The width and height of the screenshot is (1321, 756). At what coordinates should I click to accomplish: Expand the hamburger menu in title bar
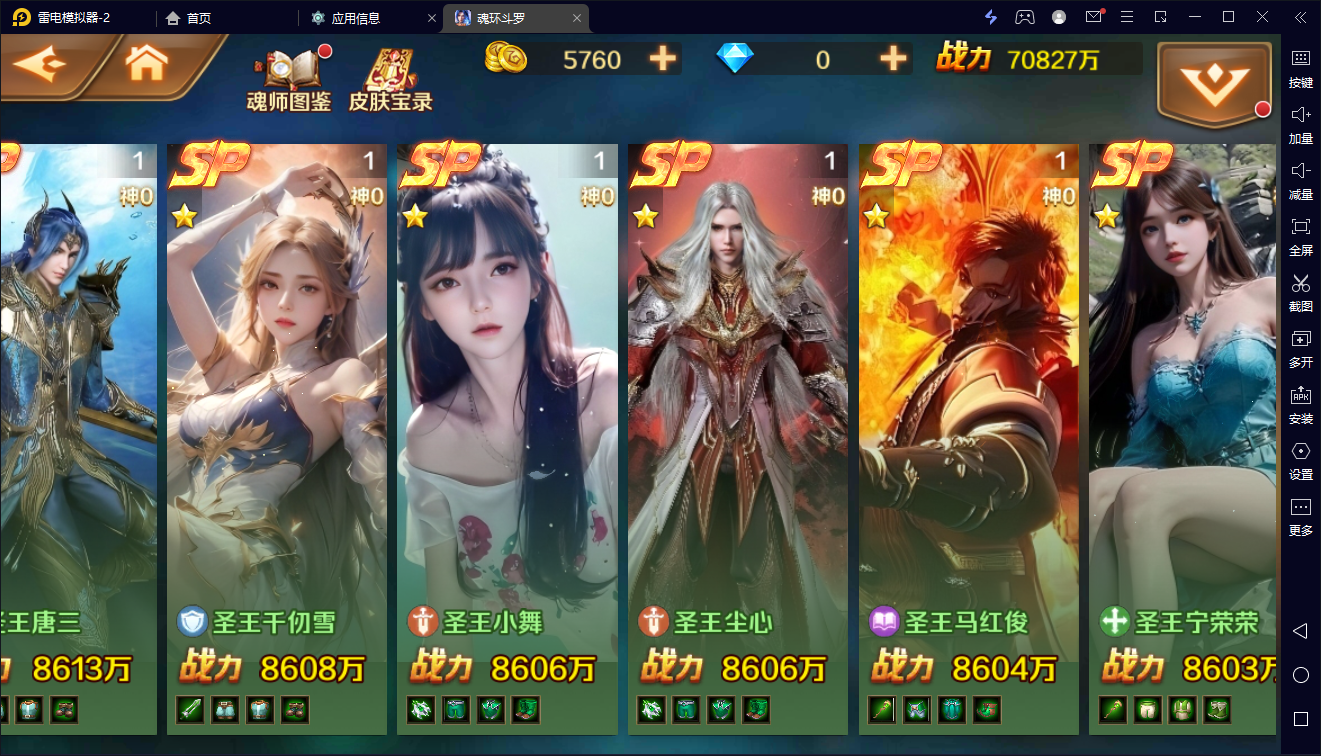click(1126, 17)
